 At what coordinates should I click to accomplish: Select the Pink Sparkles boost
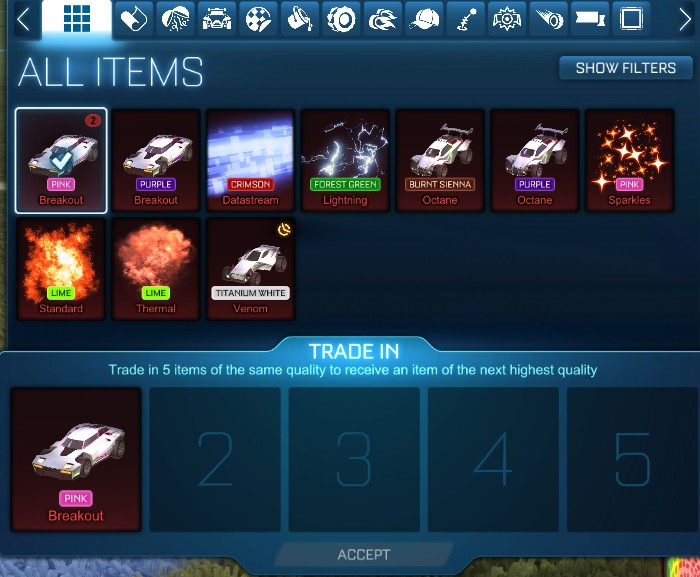pyautogui.click(x=630, y=160)
